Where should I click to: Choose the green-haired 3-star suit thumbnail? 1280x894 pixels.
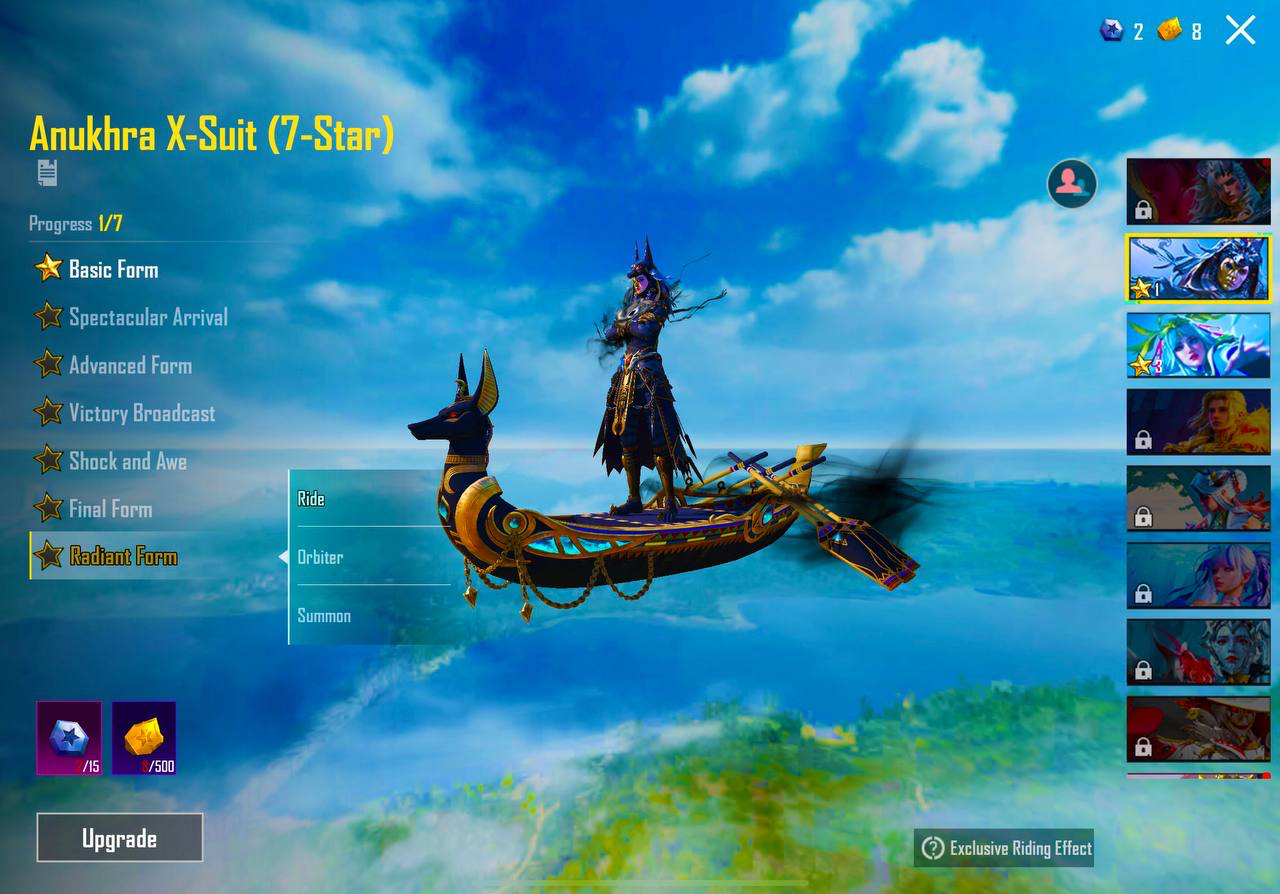tap(1198, 346)
